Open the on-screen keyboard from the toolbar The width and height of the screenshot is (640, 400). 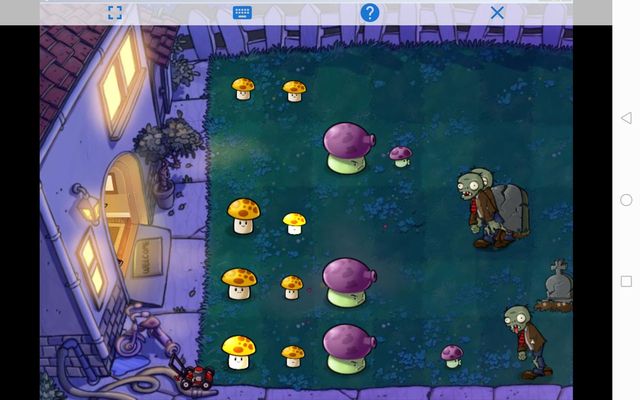[x=242, y=13]
